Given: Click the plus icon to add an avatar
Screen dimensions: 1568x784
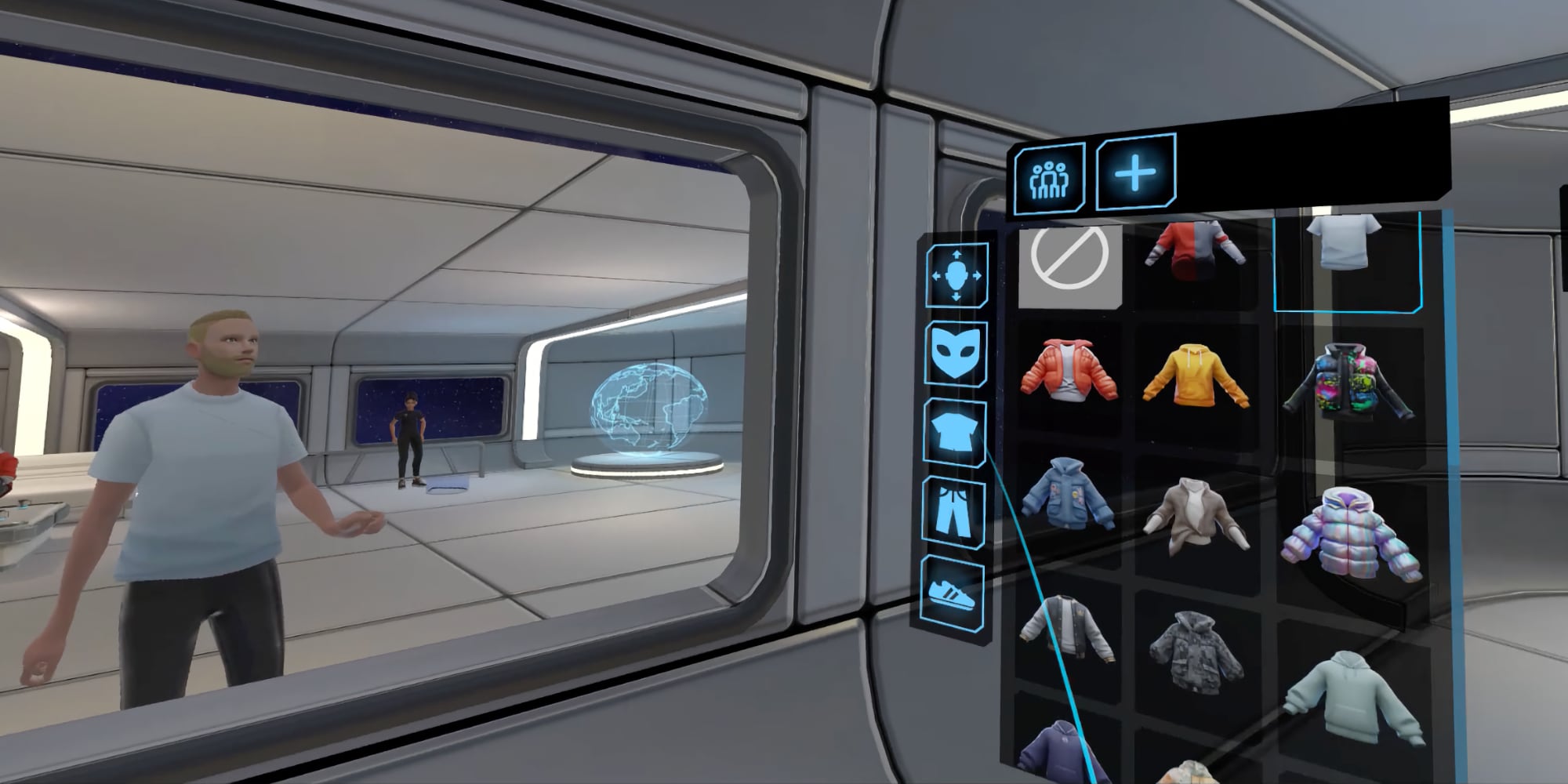Looking at the screenshot, I should click(1134, 174).
